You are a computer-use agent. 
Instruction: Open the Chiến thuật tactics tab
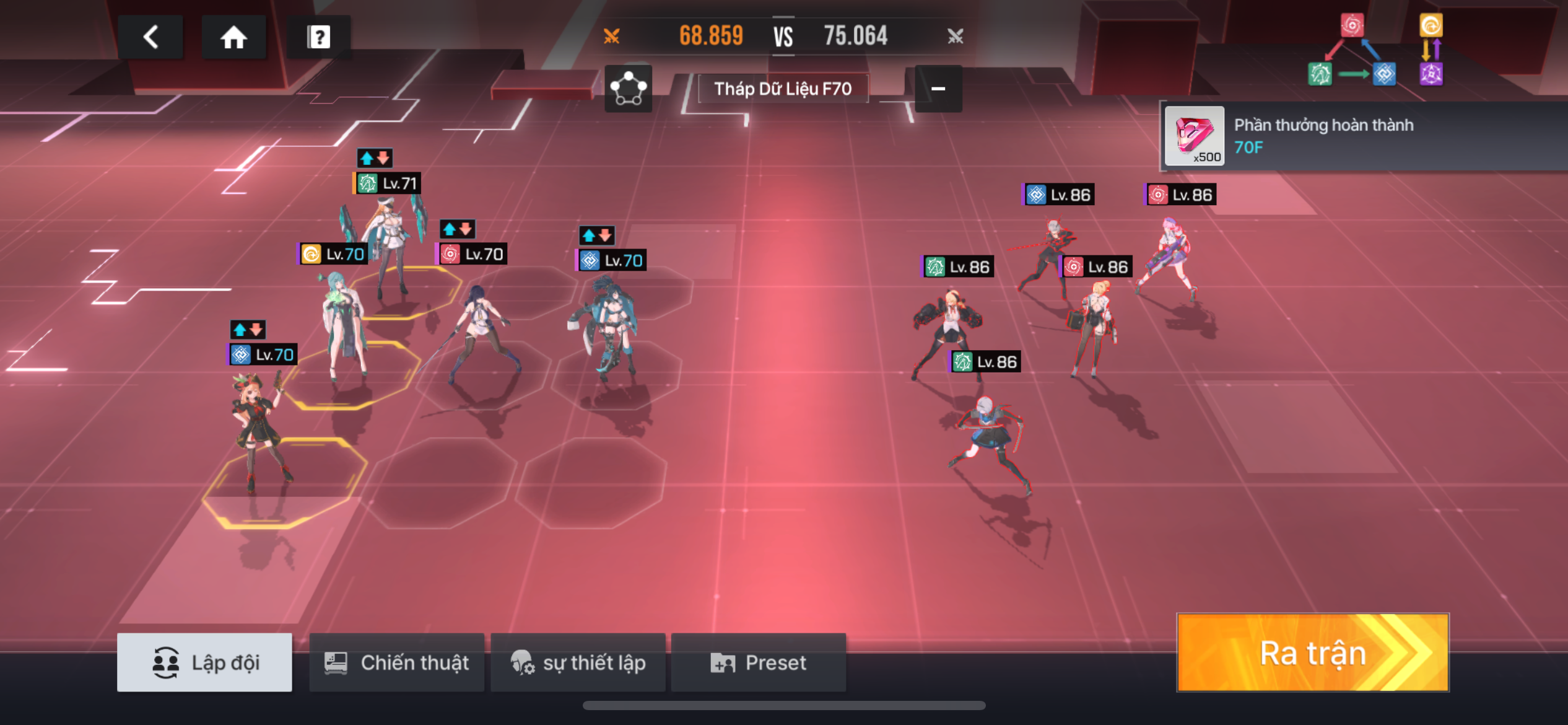(396, 662)
